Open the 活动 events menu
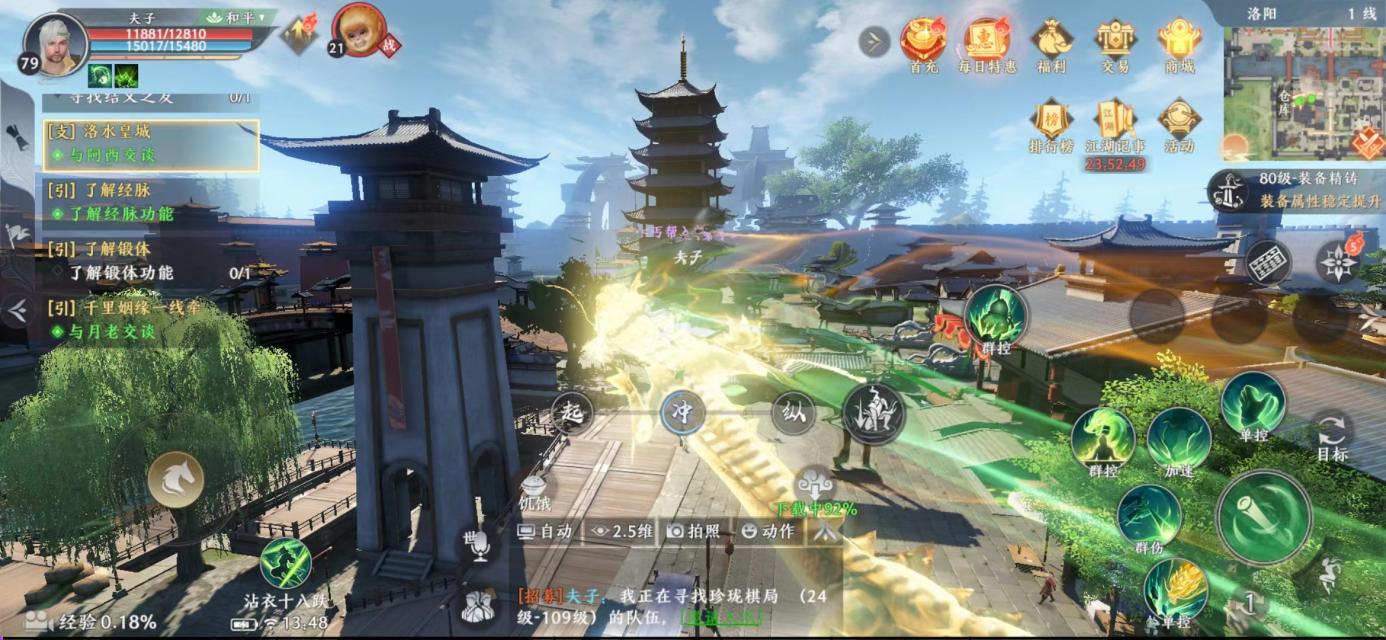The height and width of the screenshot is (640, 1386). coord(1179,122)
